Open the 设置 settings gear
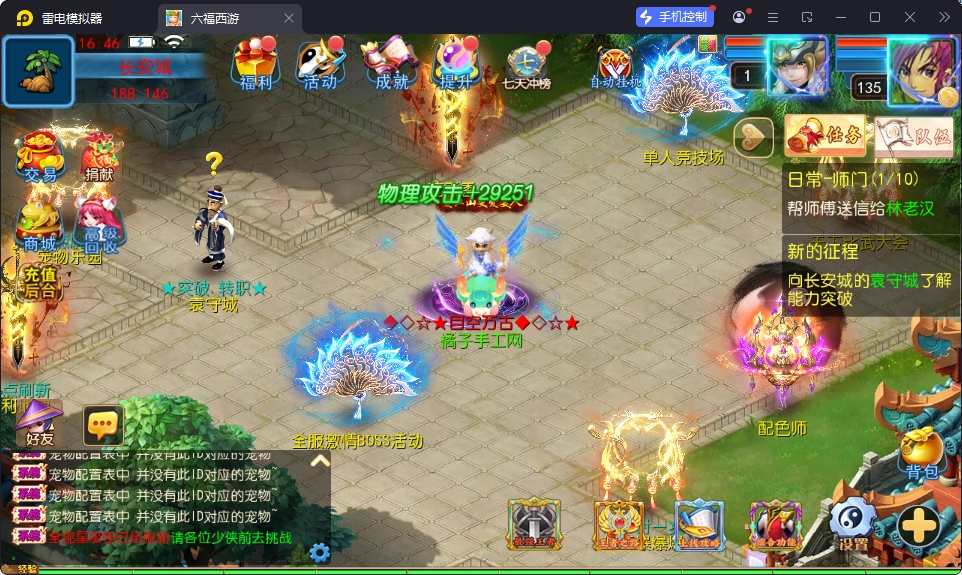962x575 pixels. [853, 525]
